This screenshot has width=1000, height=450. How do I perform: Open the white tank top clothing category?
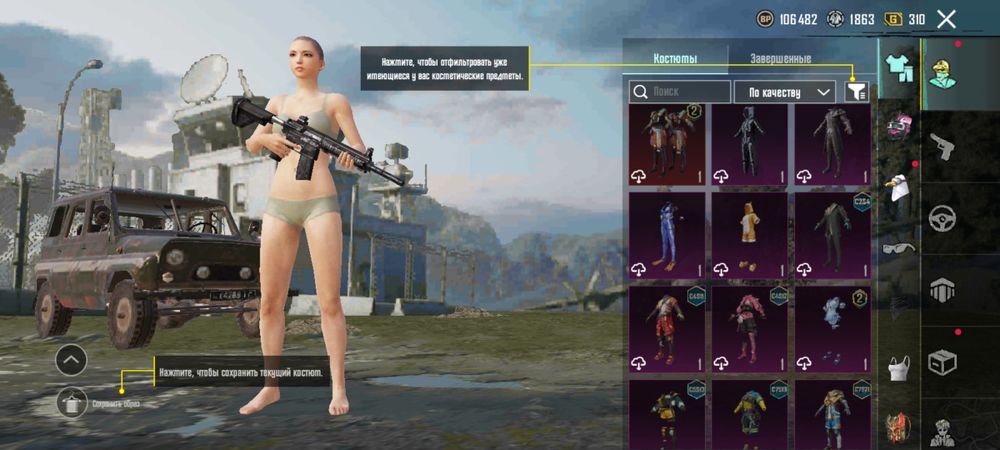(899, 367)
